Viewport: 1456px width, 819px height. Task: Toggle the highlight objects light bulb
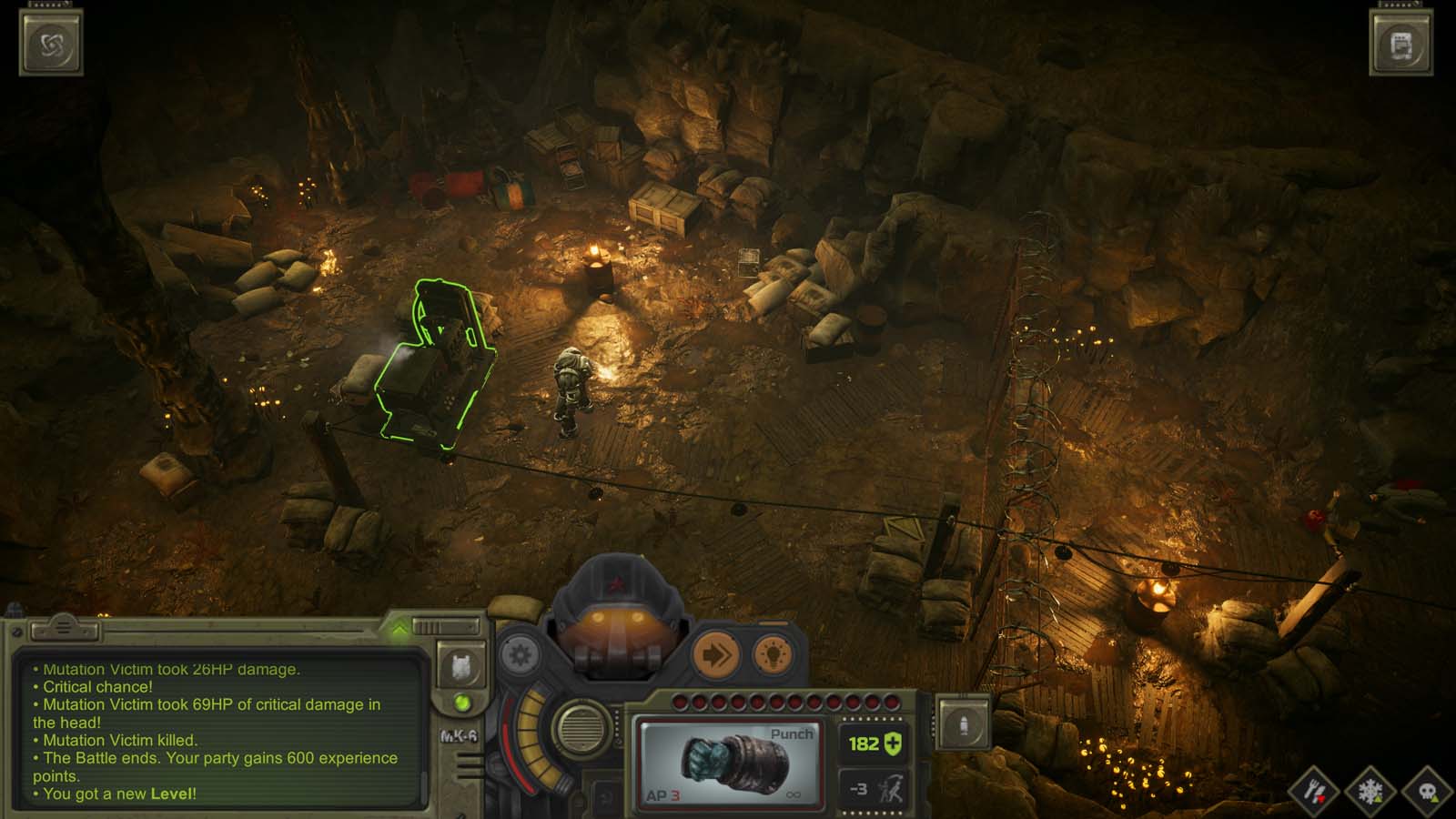[771, 654]
